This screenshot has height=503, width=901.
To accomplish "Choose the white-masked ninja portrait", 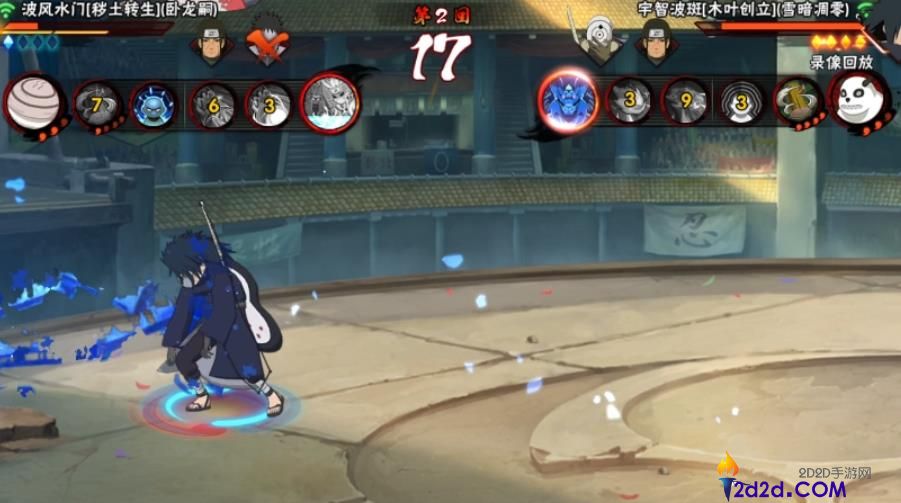I will pos(599,44).
